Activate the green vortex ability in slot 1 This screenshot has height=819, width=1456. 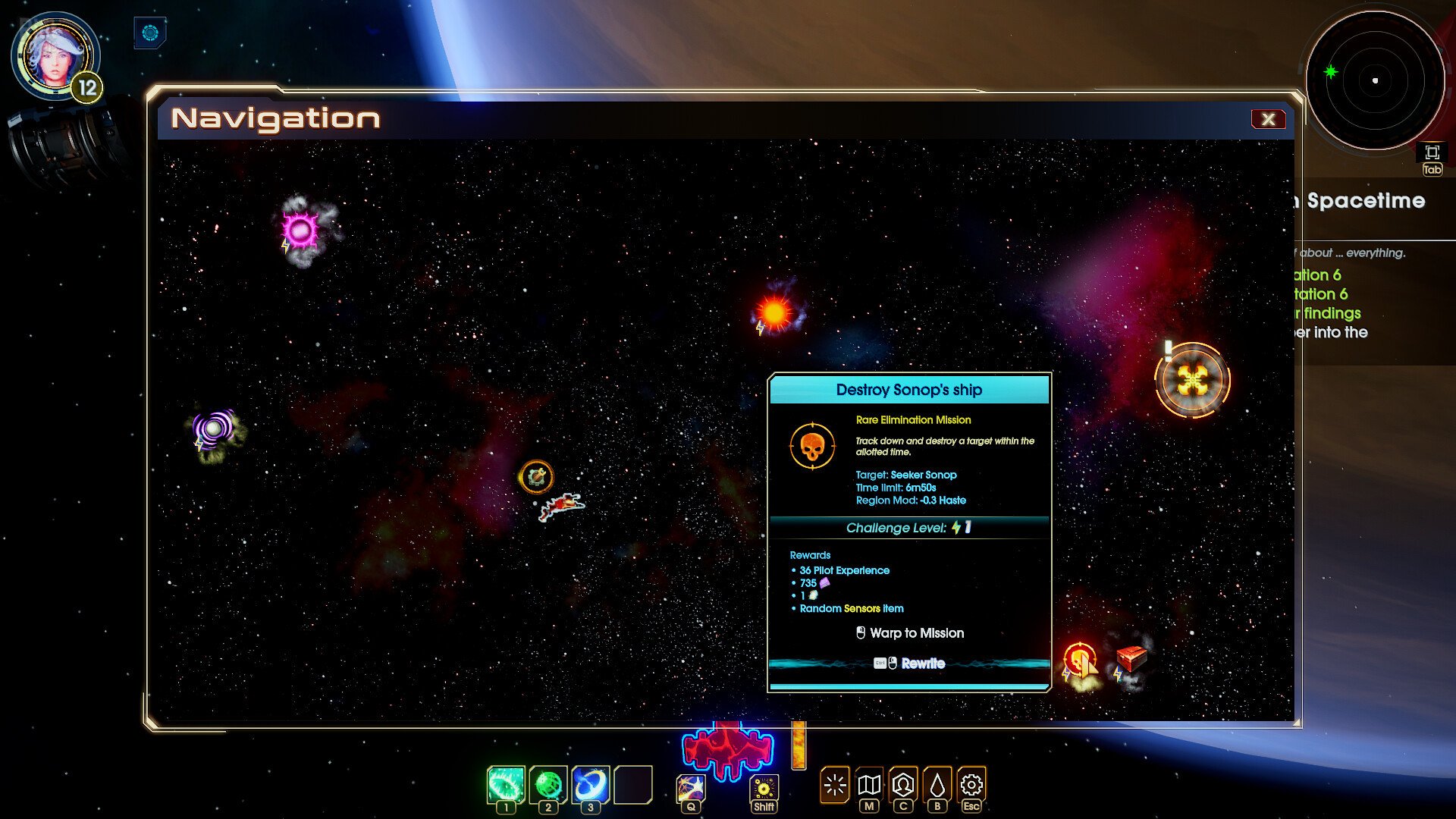506,784
